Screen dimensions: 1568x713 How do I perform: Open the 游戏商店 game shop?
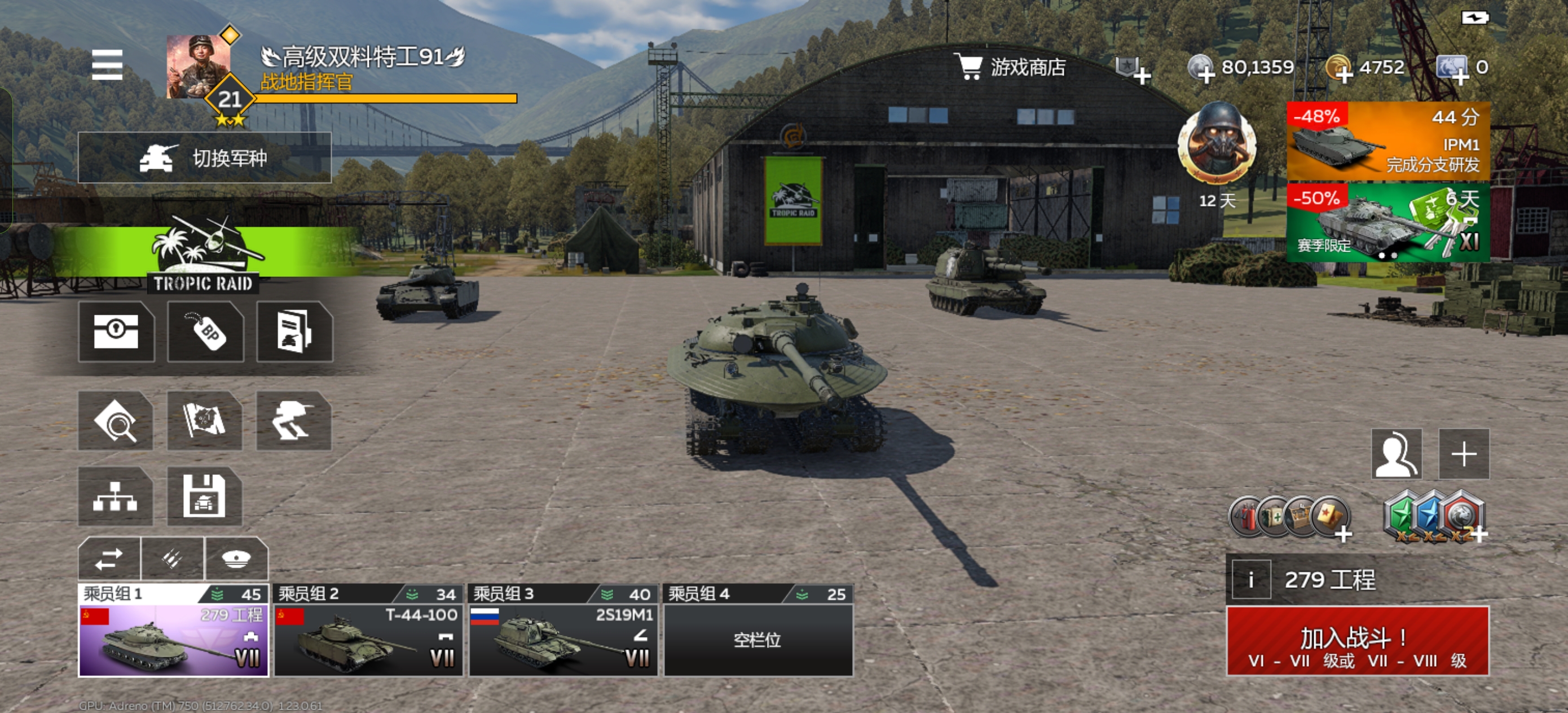(1010, 67)
